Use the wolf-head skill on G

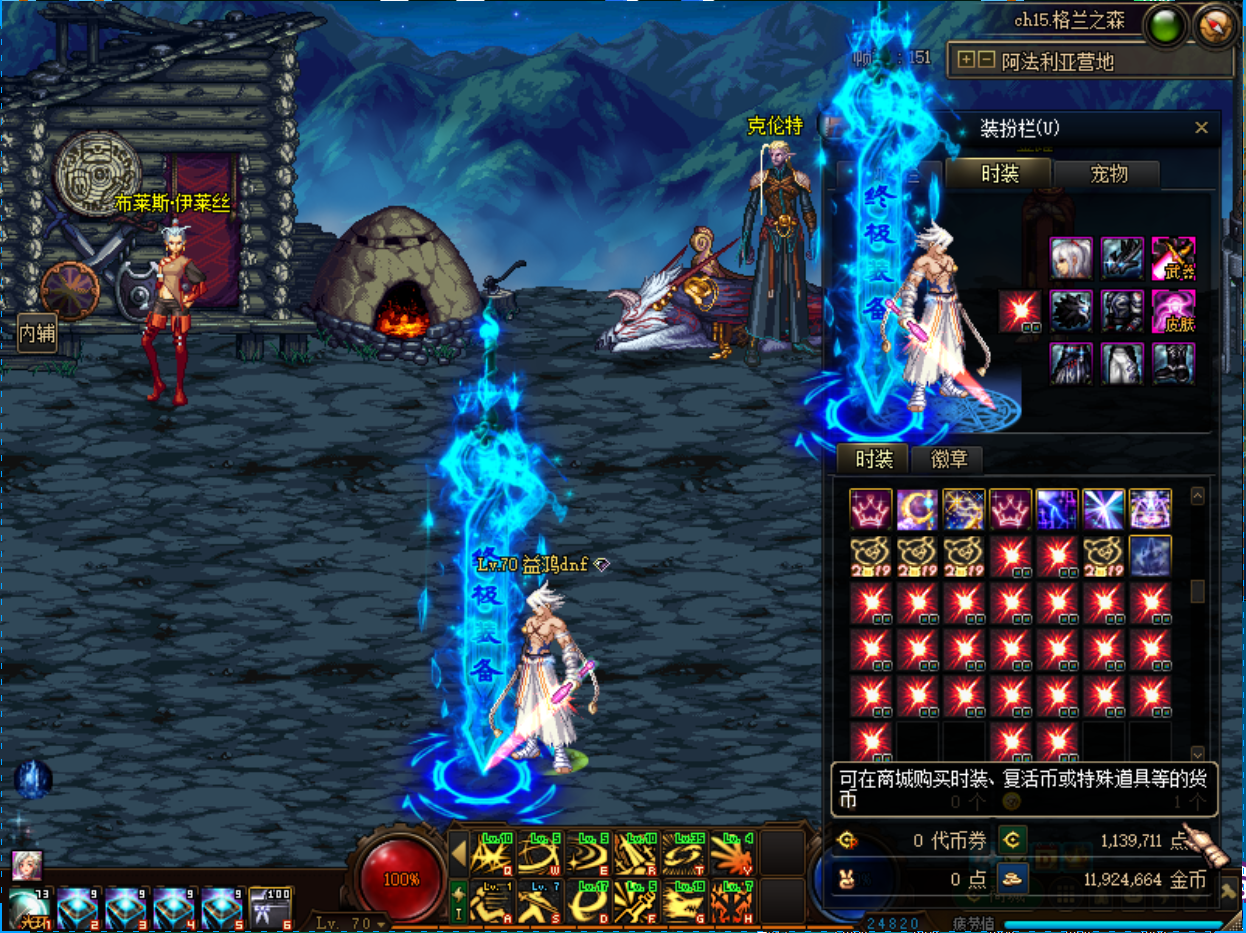pyautogui.click(x=685, y=902)
